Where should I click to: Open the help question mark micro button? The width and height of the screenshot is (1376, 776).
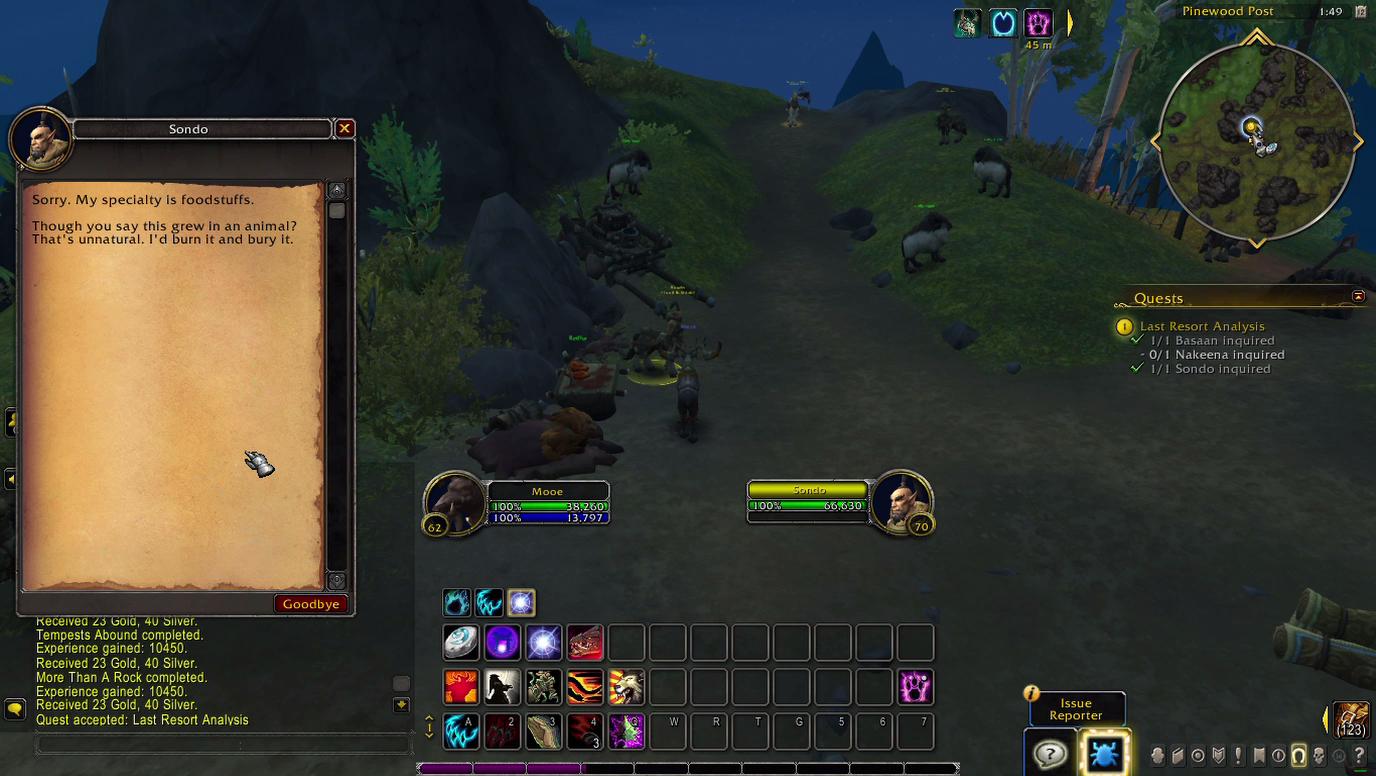click(1359, 756)
